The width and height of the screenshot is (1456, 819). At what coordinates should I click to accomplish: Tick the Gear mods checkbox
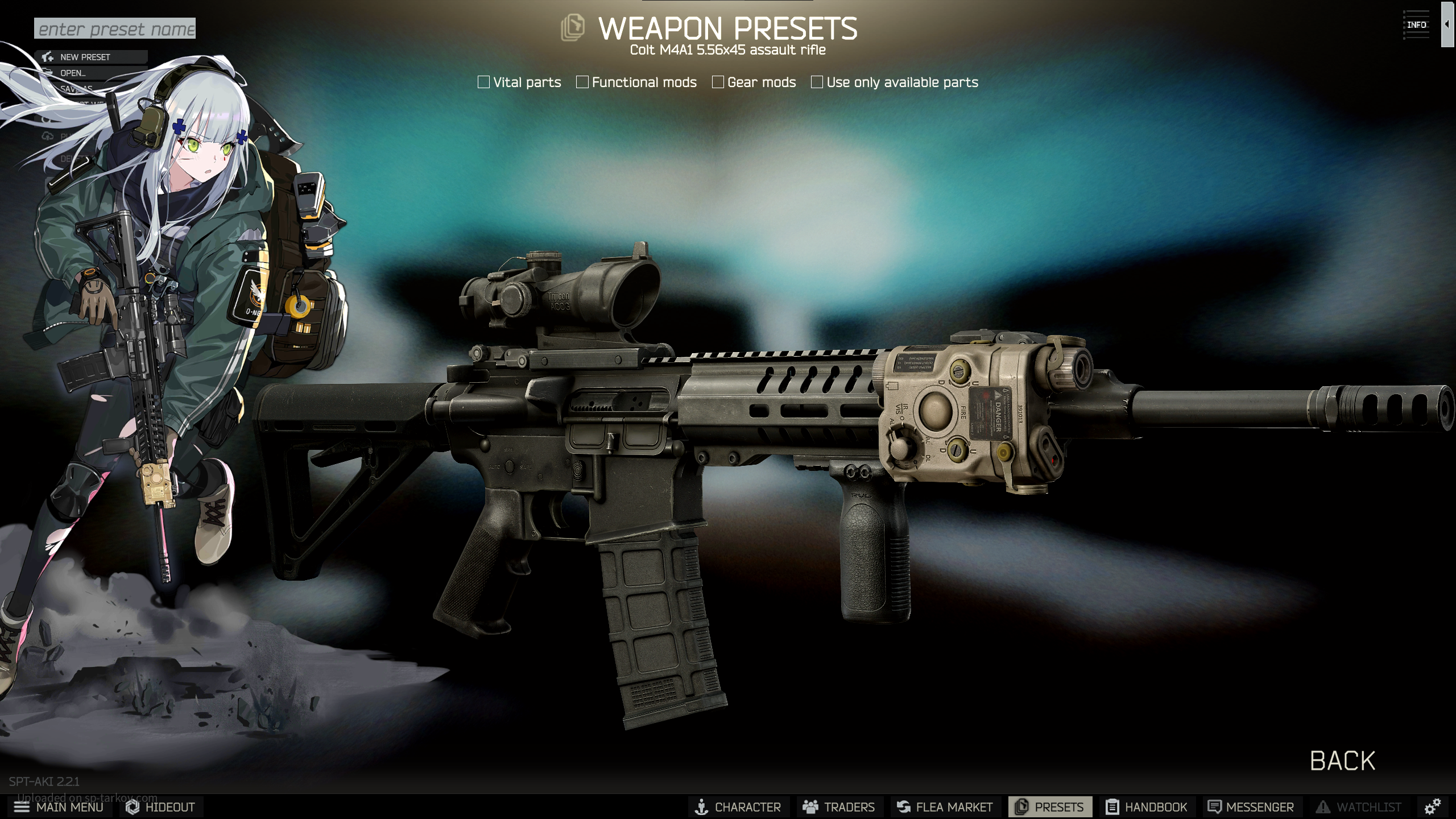point(718,82)
